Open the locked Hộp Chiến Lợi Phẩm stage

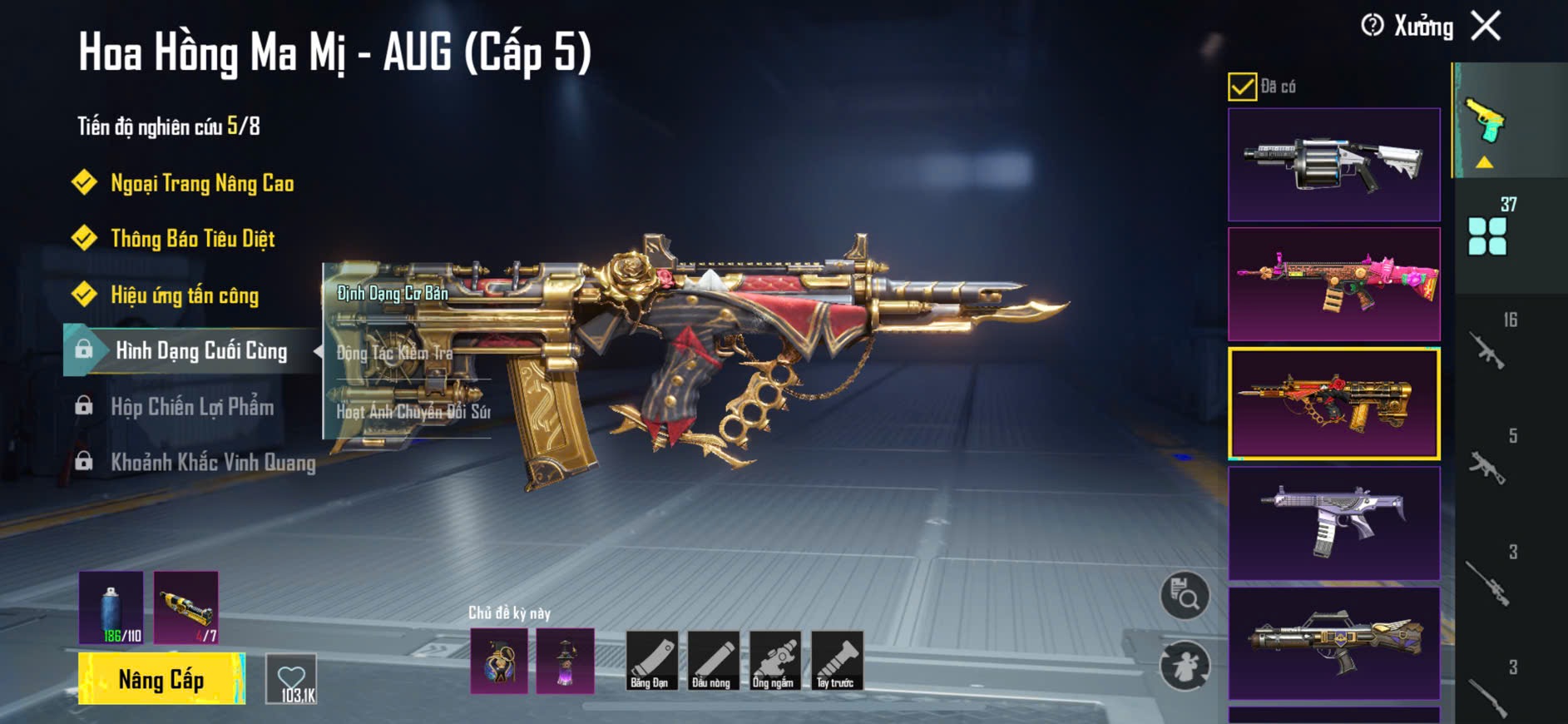[191, 407]
